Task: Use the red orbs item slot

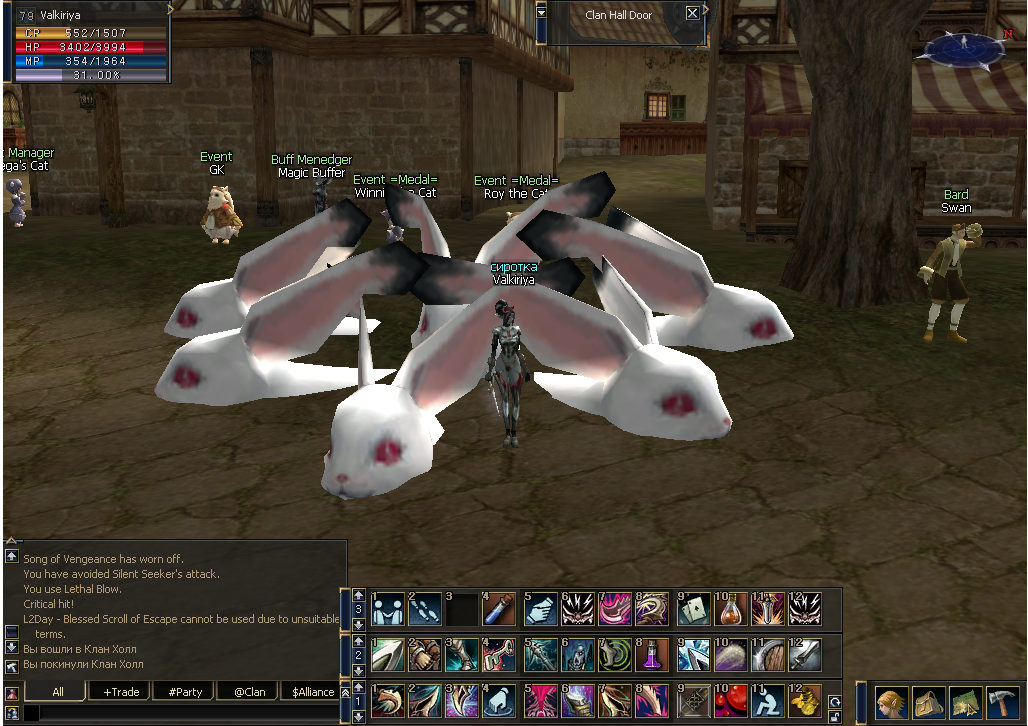Action: point(733,701)
